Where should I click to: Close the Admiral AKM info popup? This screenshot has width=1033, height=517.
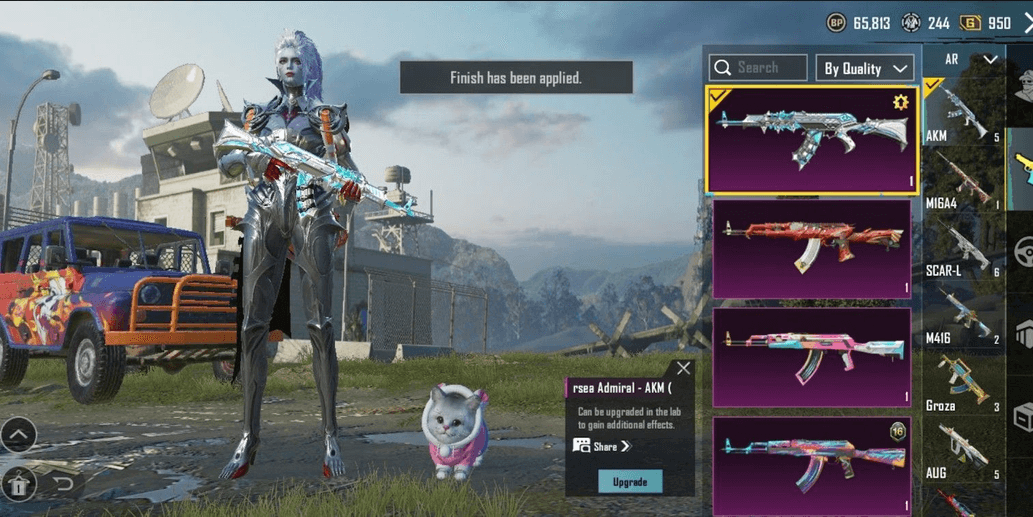683,368
